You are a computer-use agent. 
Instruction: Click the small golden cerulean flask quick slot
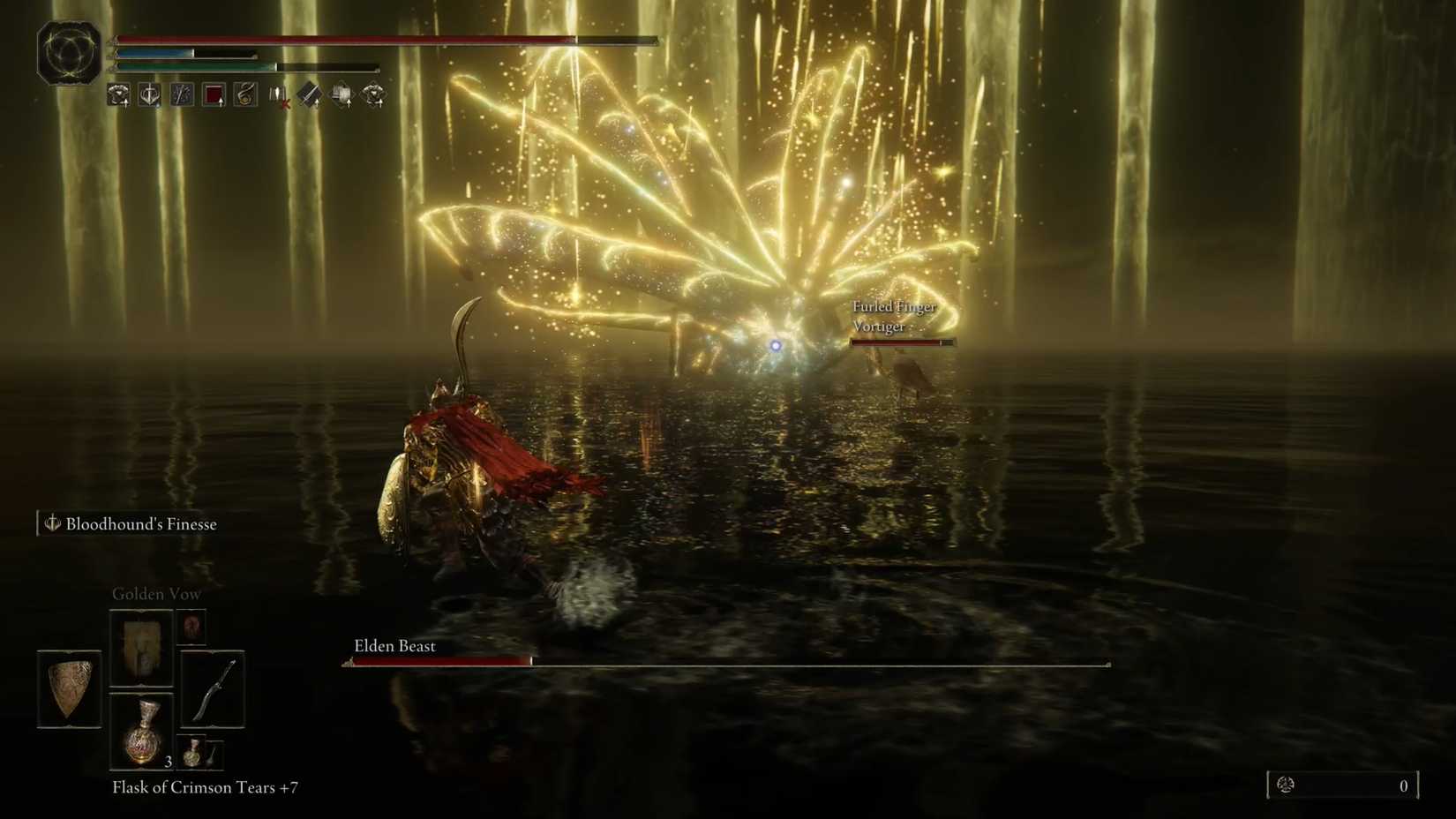[193, 754]
